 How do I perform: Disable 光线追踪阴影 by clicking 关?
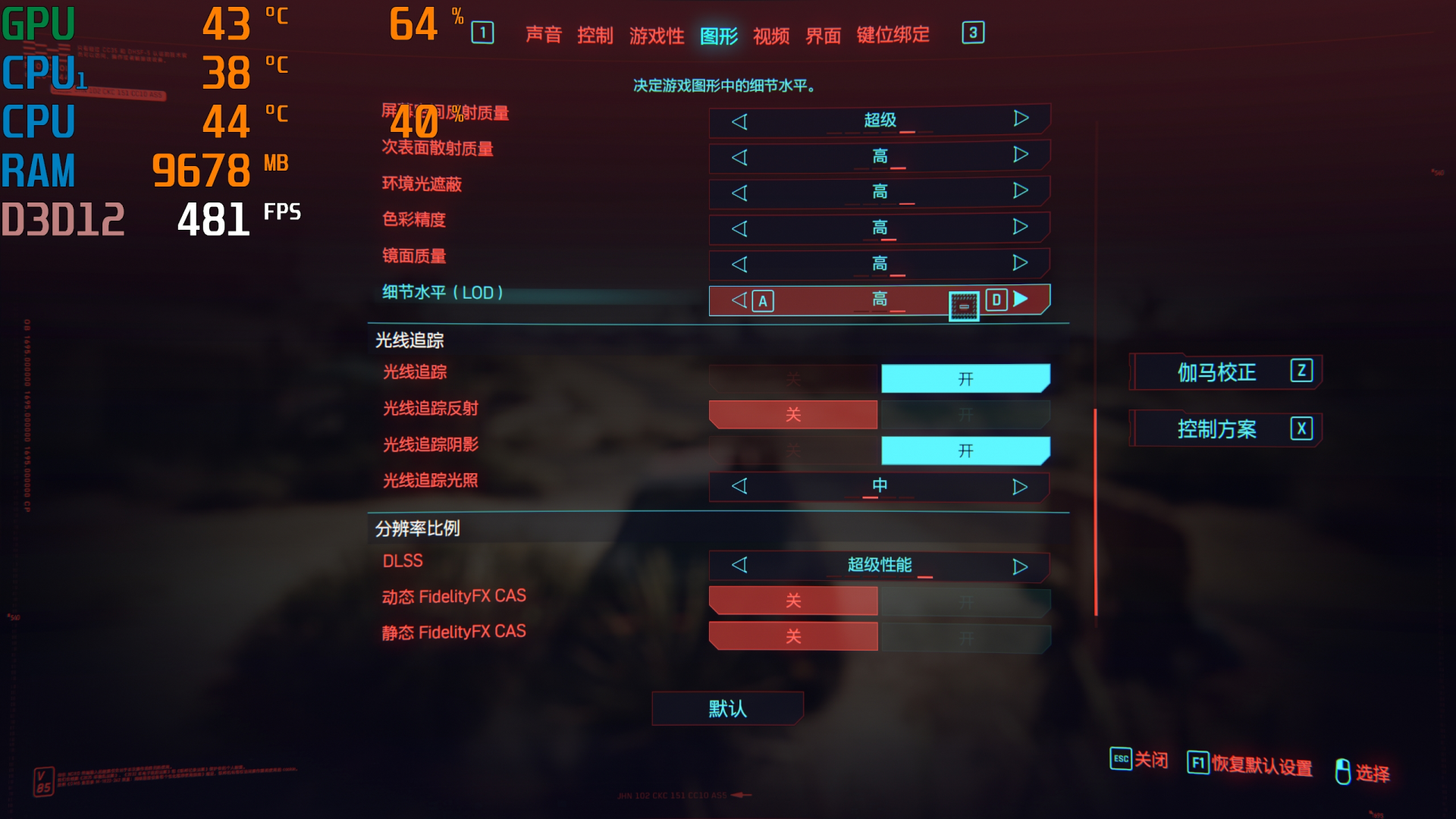[x=793, y=449]
